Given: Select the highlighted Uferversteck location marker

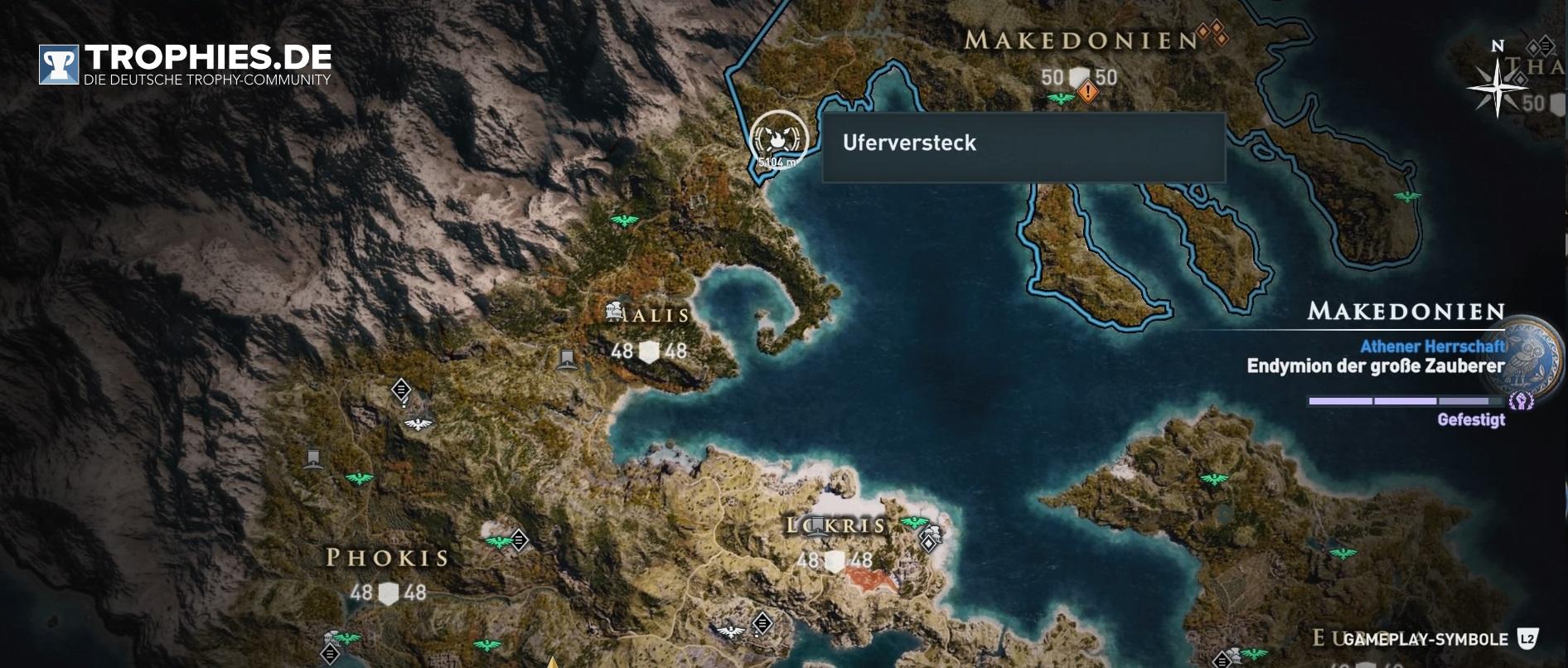Looking at the screenshot, I should point(778,138).
